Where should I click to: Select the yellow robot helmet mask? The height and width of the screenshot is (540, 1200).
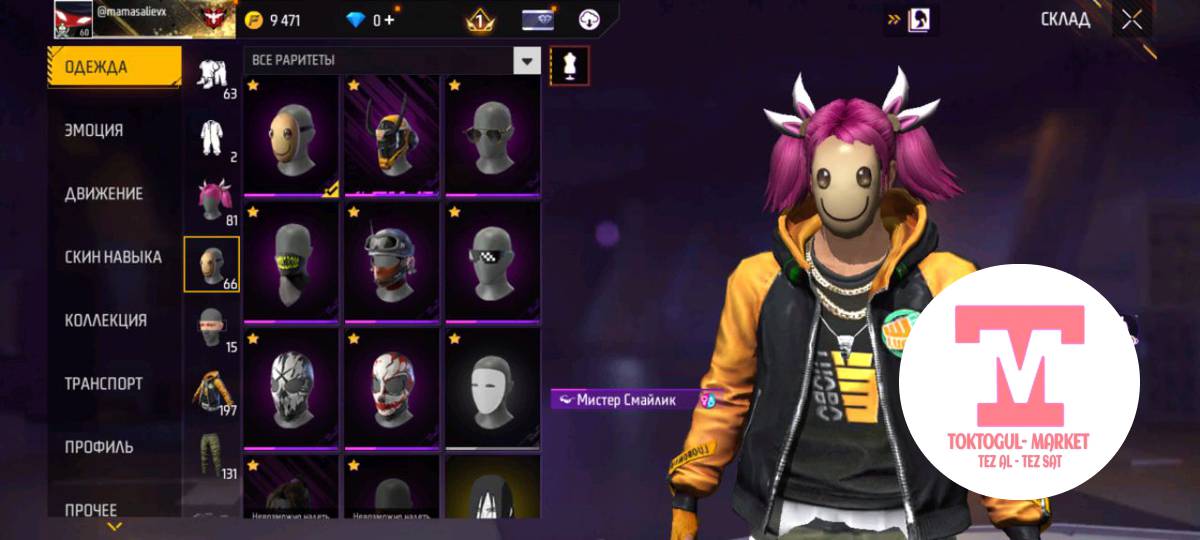[x=391, y=136]
